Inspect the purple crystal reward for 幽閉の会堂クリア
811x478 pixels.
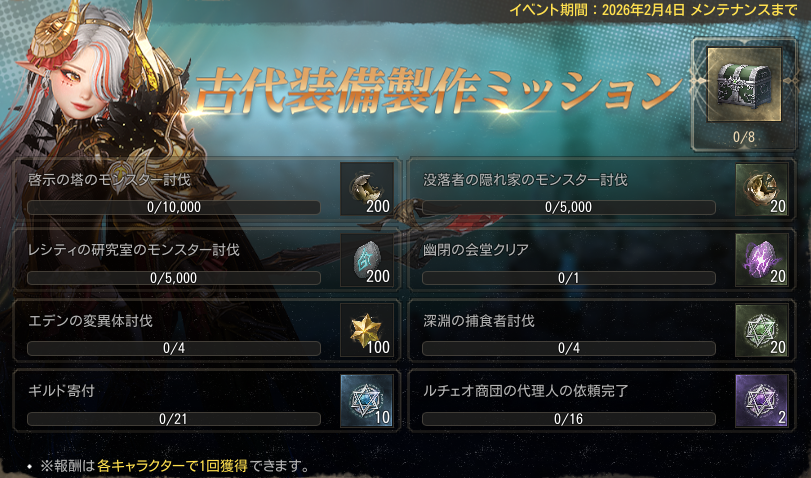pyautogui.click(x=761, y=260)
